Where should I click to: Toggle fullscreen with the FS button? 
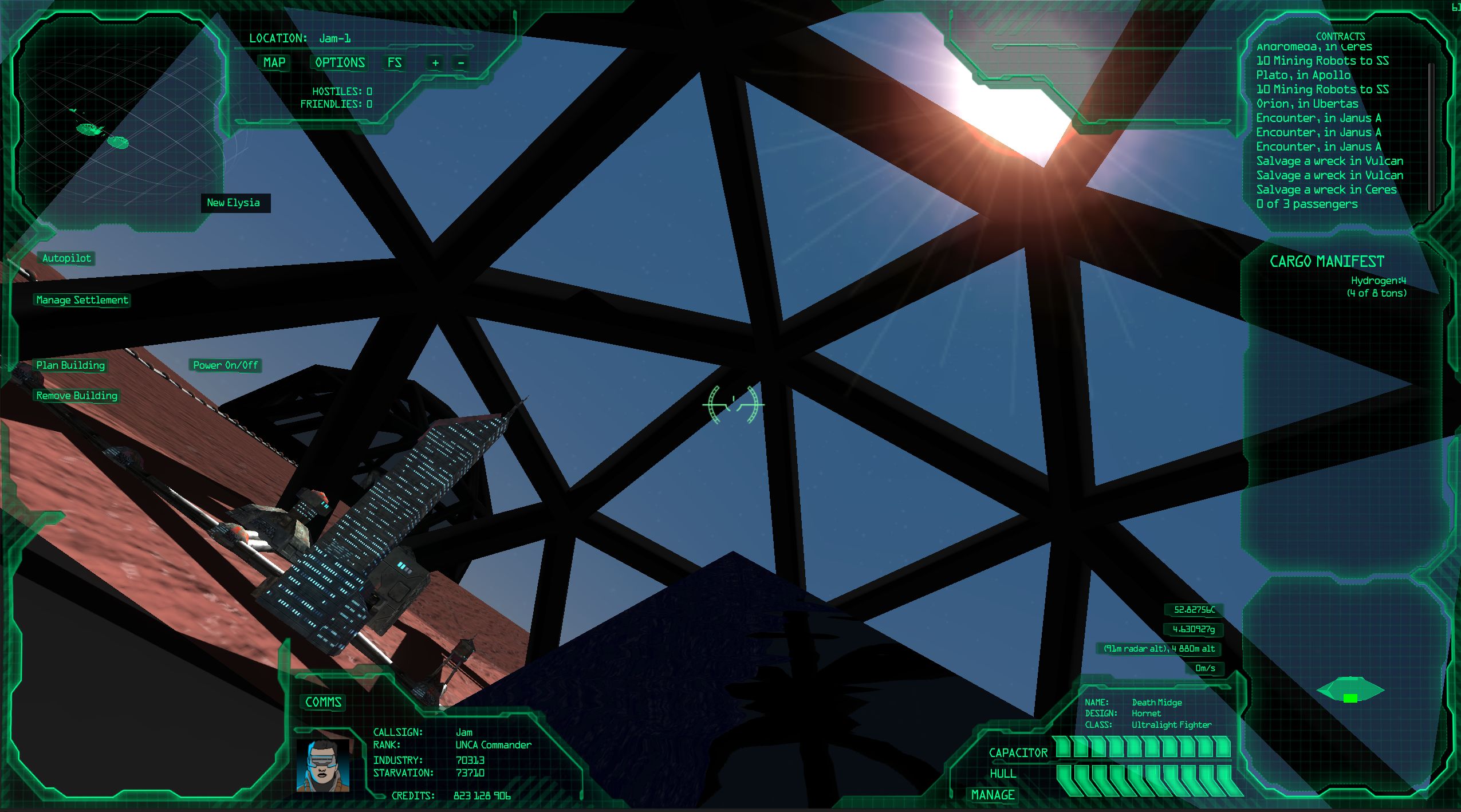(x=394, y=63)
